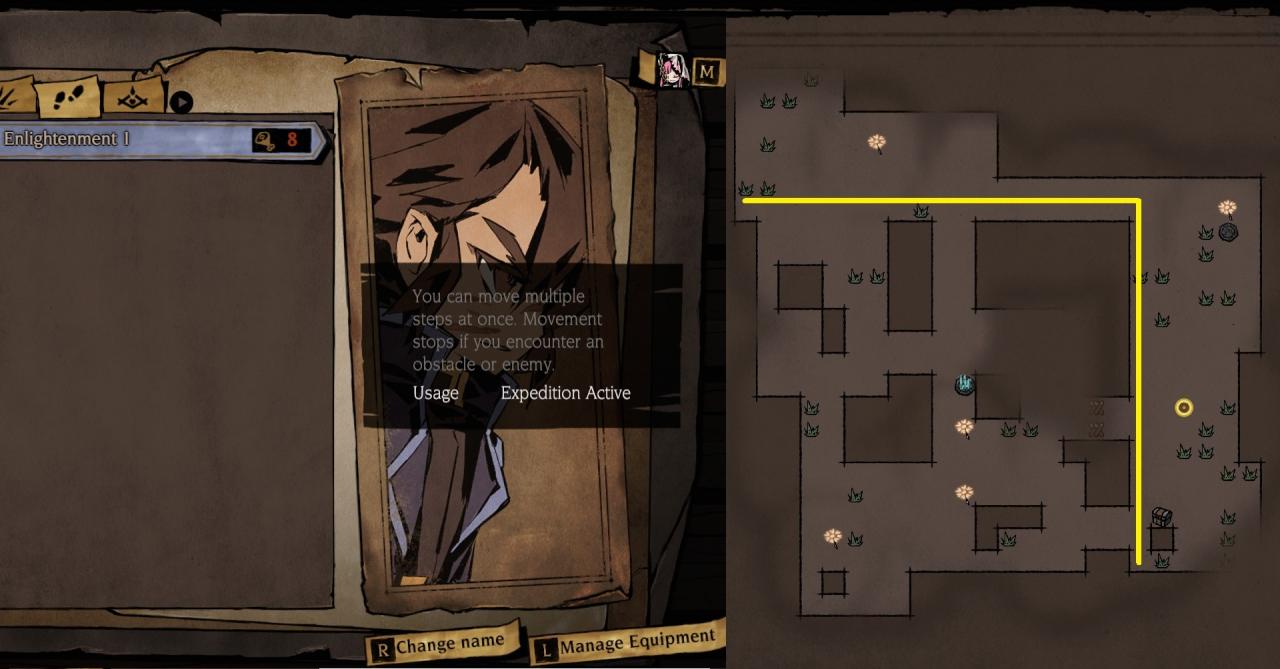Image resolution: width=1280 pixels, height=669 pixels.
Task: Select the Enlightenment I skill row
Action: (x=160, y=140)
